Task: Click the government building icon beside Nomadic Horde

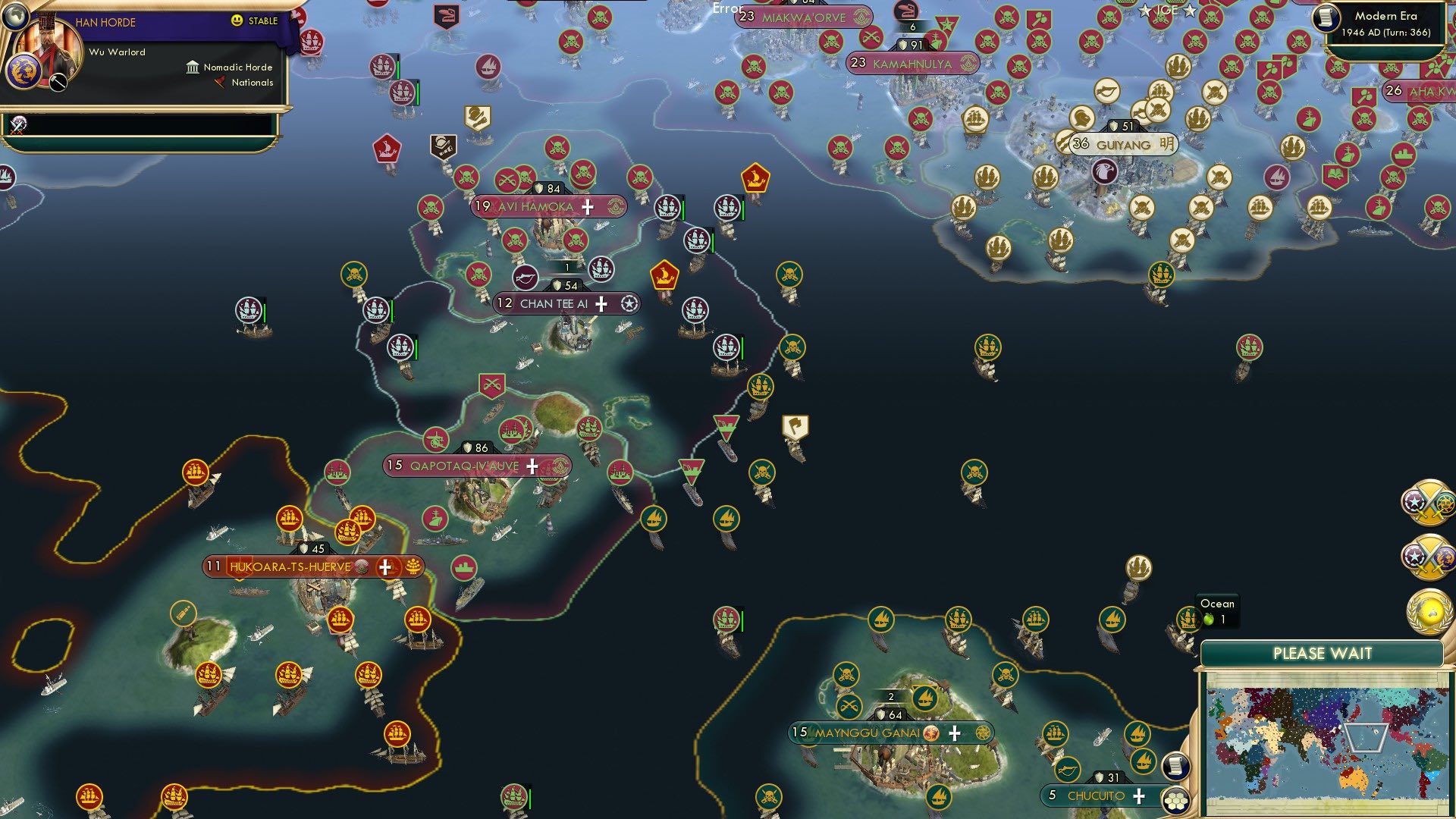Action: 191,67
